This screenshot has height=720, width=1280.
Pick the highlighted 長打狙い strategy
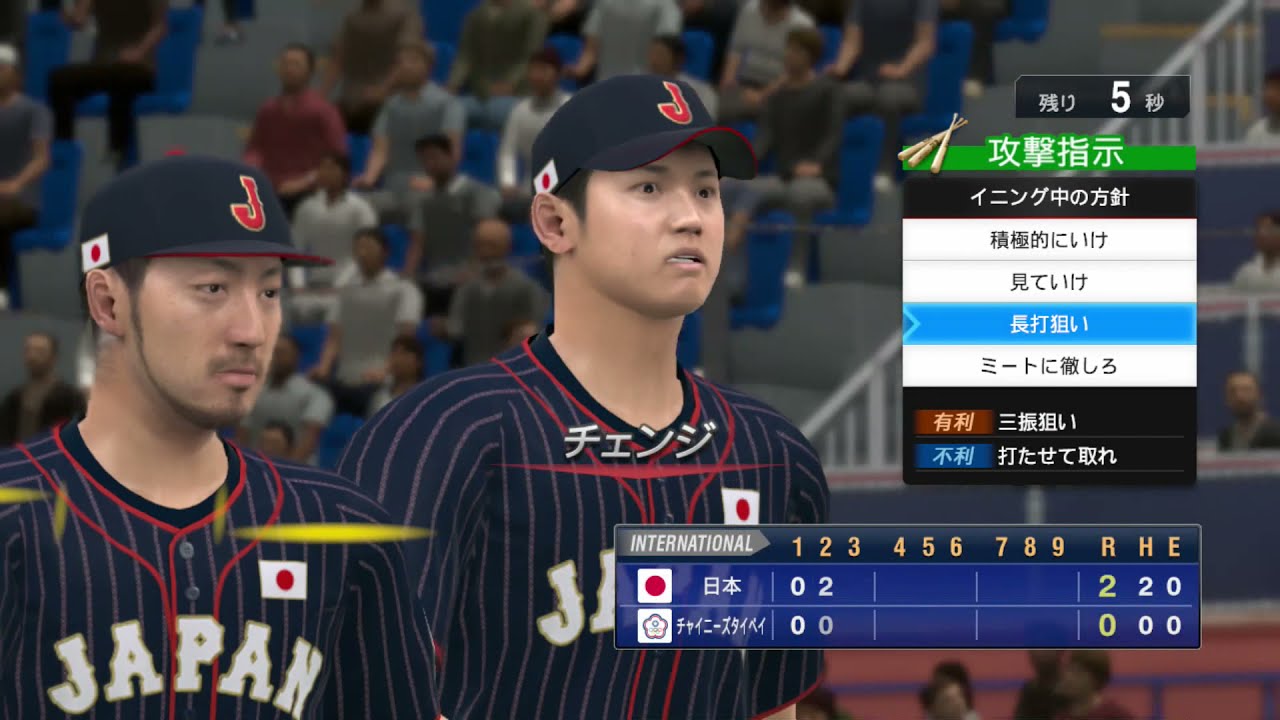1049,324
